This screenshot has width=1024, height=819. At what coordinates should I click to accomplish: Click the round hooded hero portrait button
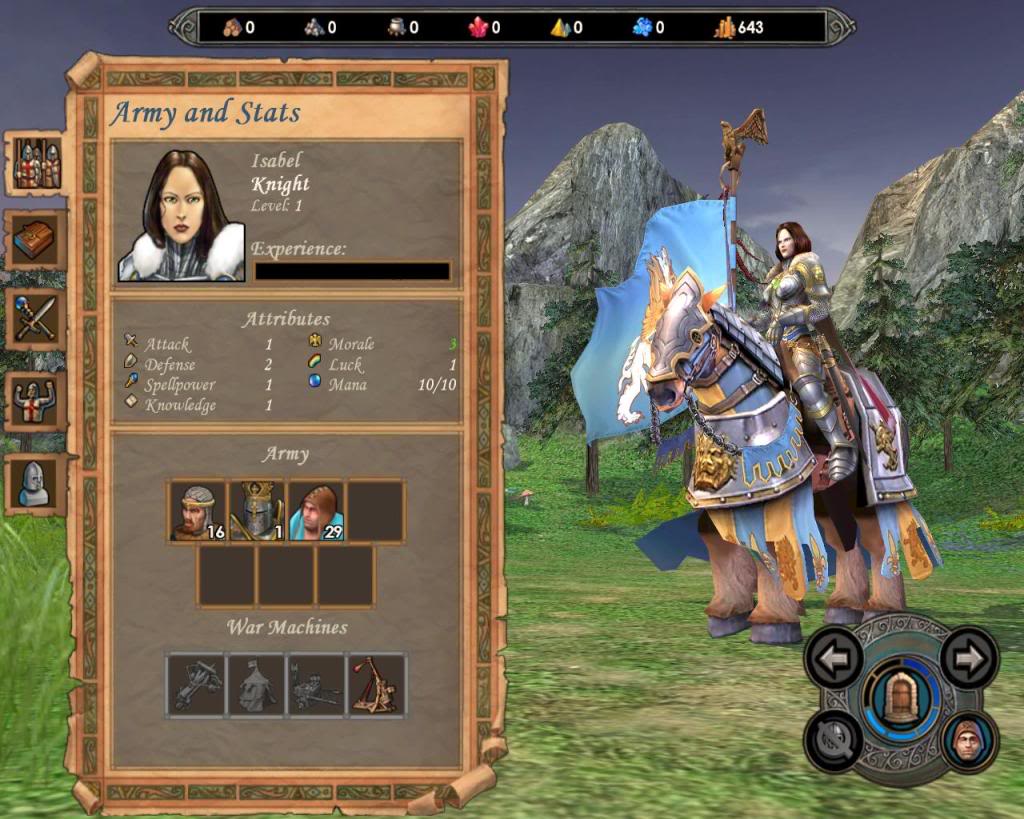[x=969, y=741]
